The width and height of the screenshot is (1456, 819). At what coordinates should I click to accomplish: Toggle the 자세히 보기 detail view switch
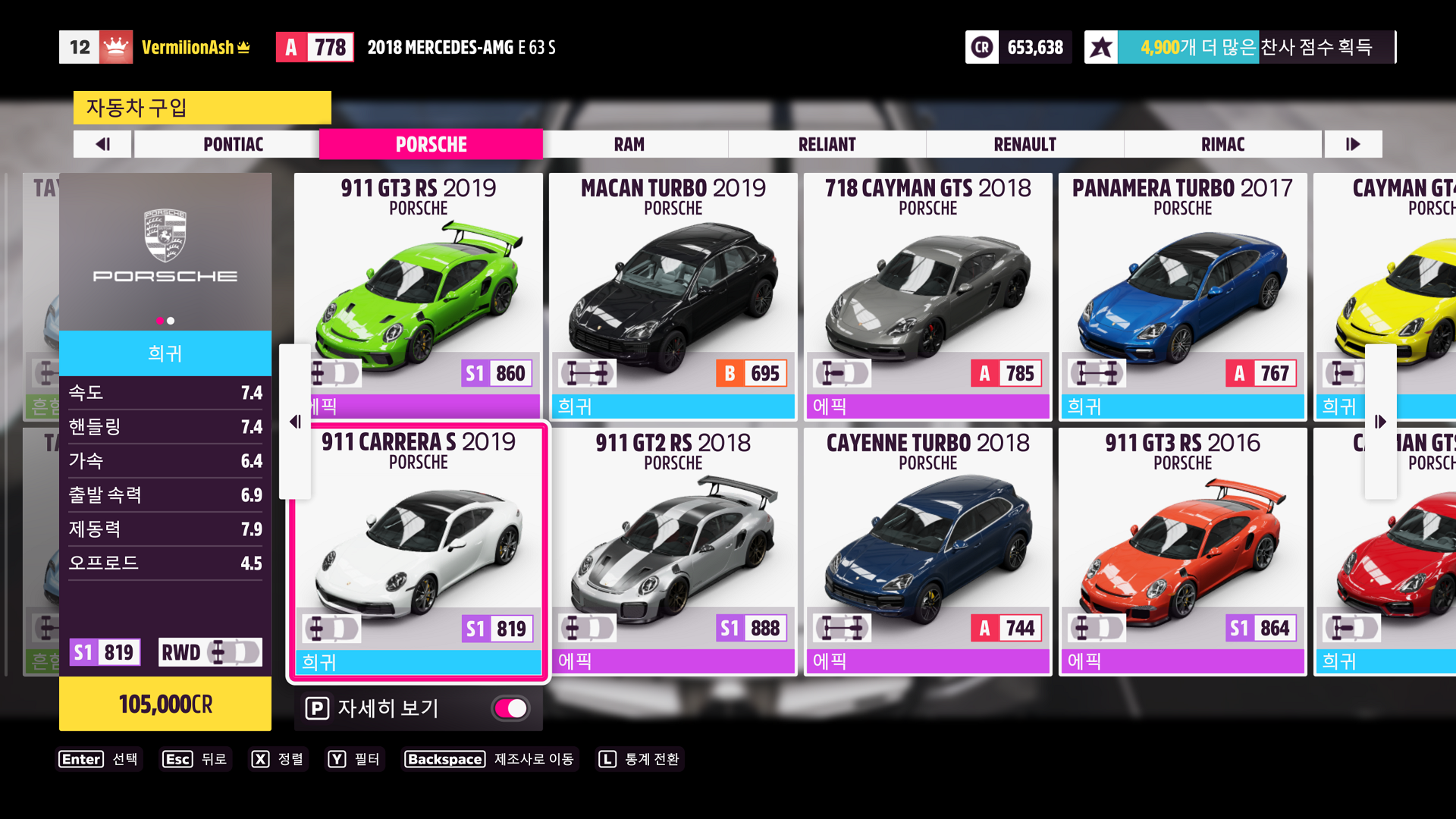pyautogui.click(x=511, y=708)
